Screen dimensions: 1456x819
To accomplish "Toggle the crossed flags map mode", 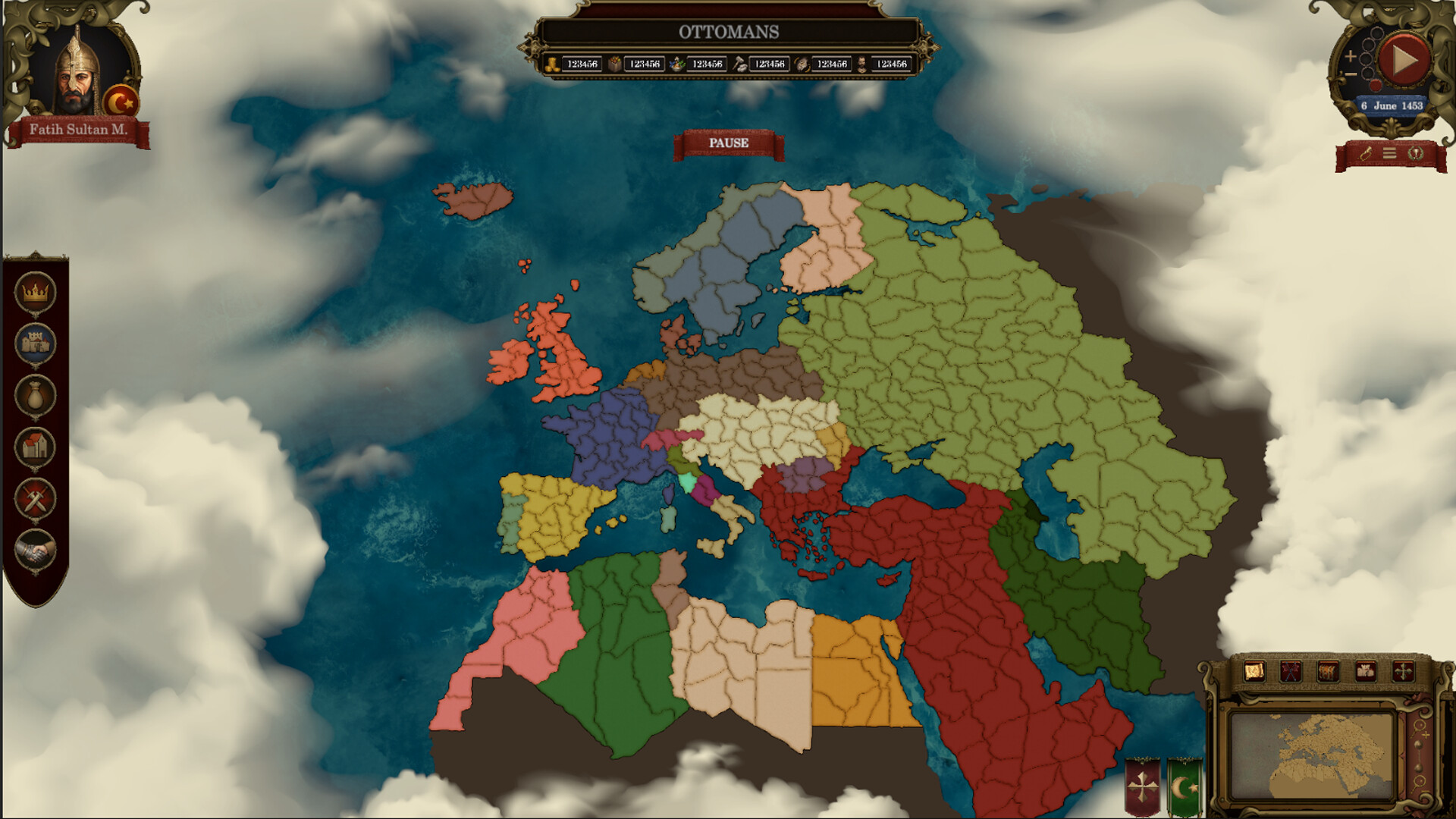I will point(1290,670).
